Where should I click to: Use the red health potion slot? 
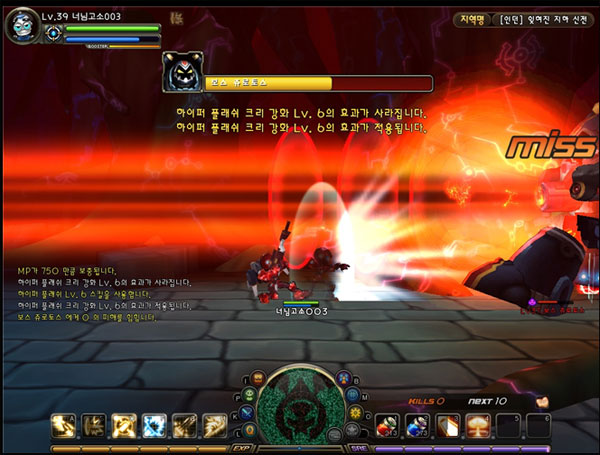(x=389, y=426)
